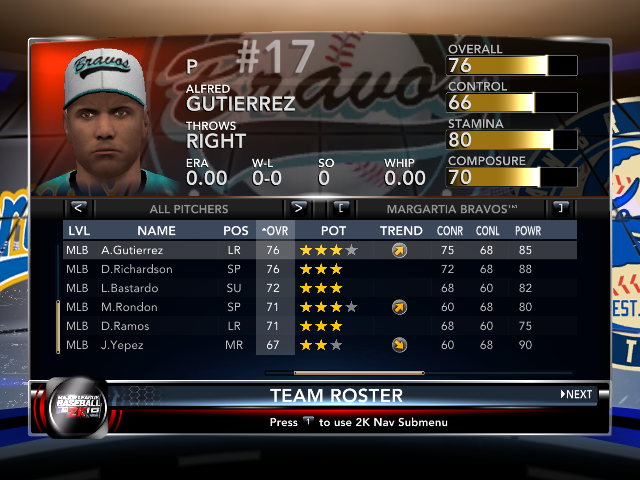Viewport: 640px width, 480px height.
Task: Go to the NEXT screen
Action: click(x=576, y=394)
